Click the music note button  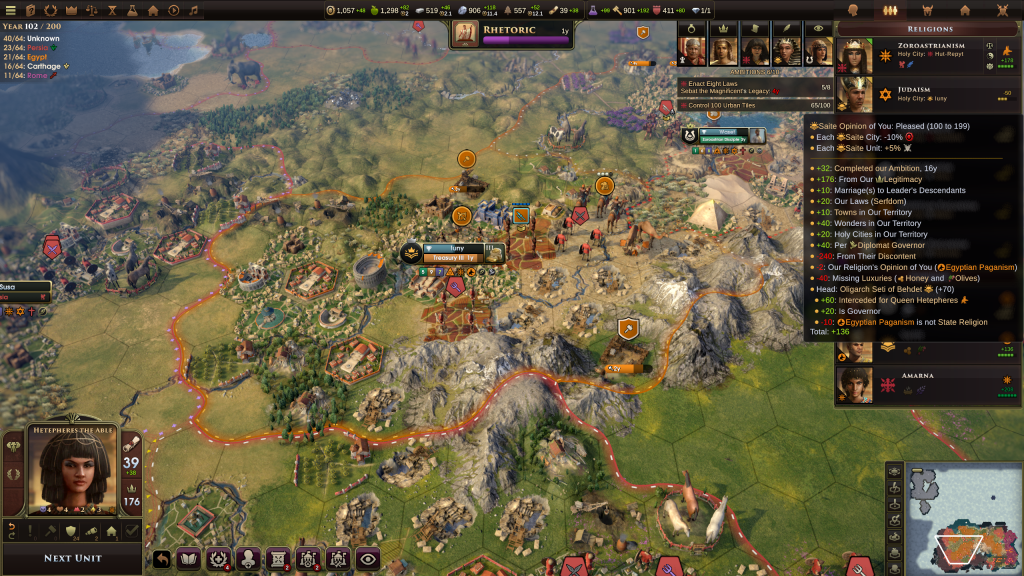click(x=194, y=10)
